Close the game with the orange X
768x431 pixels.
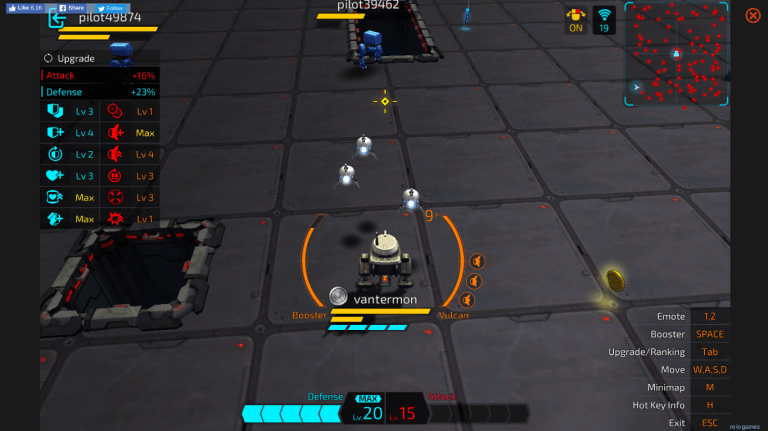tap(752, 15)
